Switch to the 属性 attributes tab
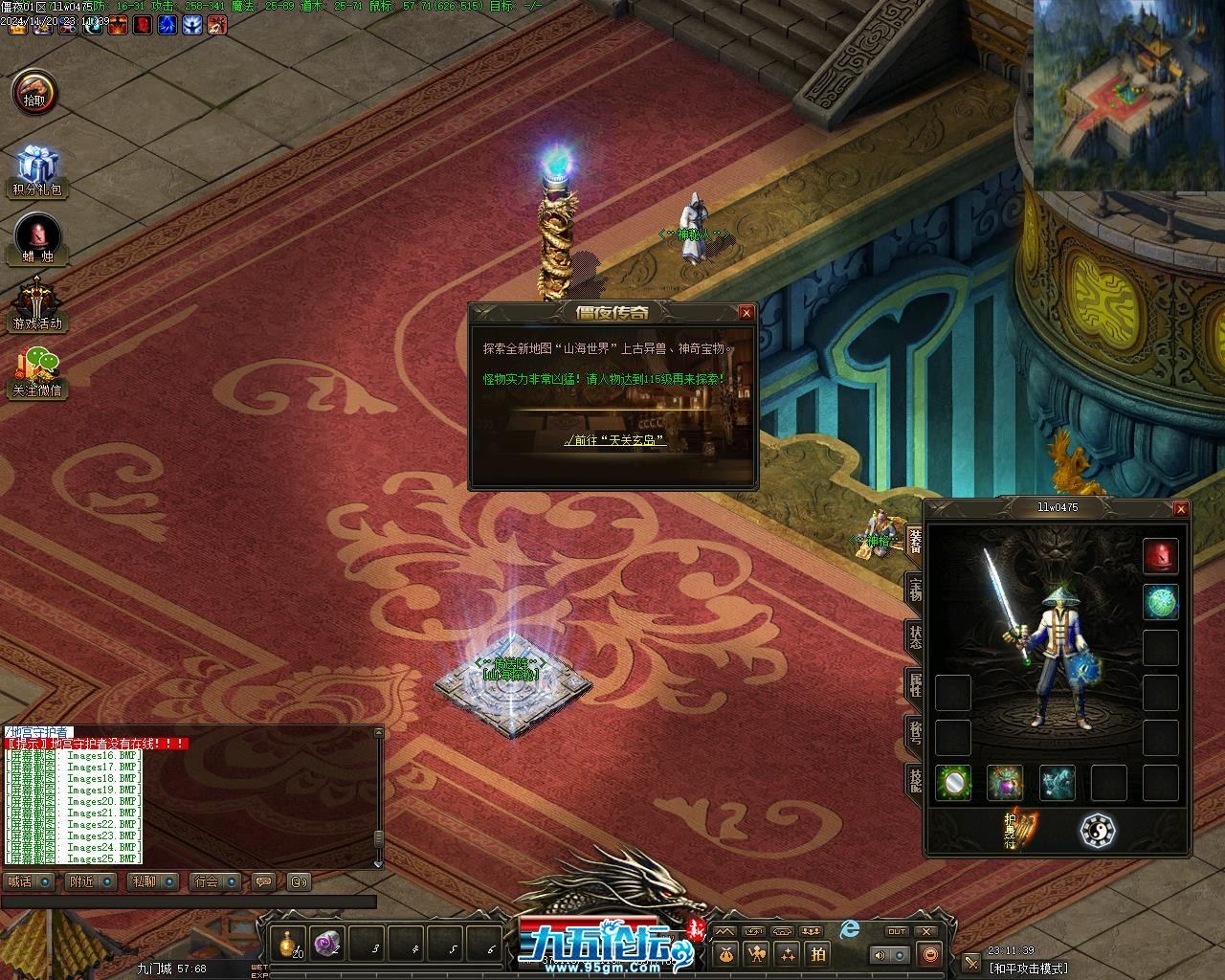The width and height of the screenshot is (1225, 980). pyautogui.click(x=915, y=684)
